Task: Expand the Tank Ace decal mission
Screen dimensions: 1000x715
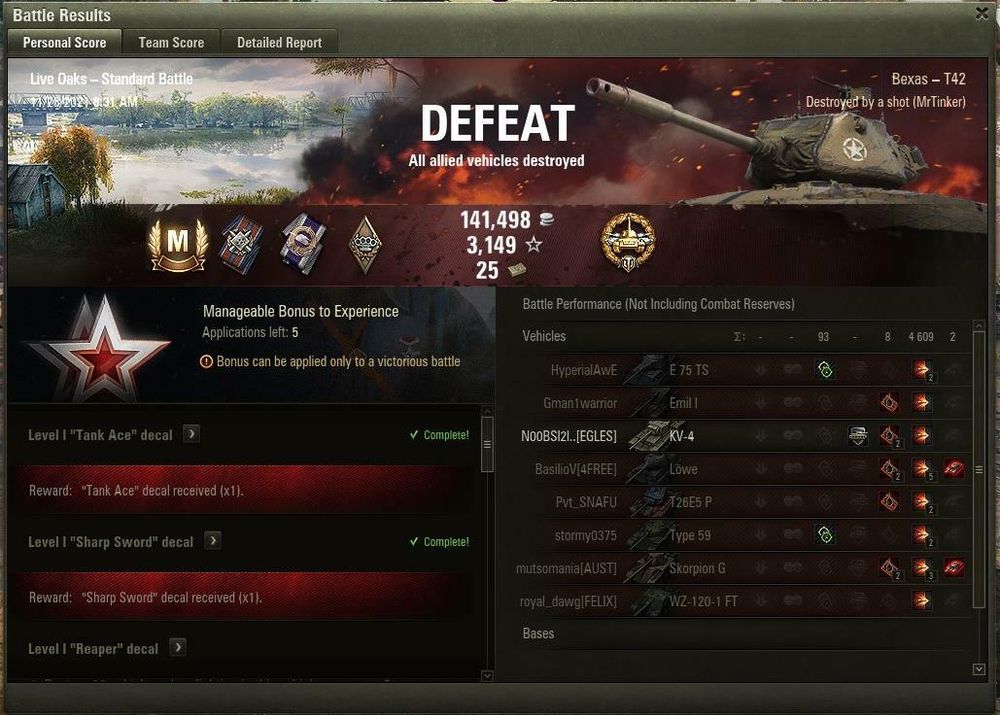Action: pos(192,434)
